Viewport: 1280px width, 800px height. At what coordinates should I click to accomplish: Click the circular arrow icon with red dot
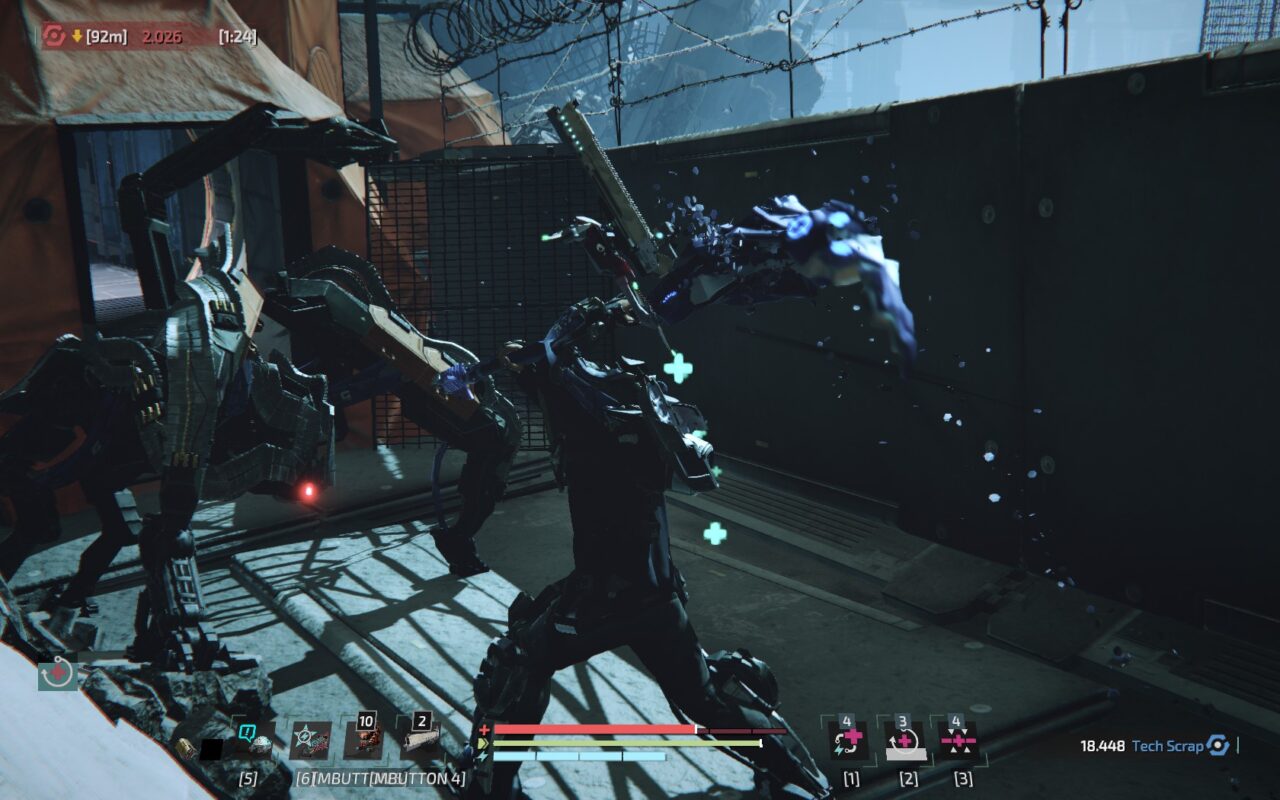58,674
